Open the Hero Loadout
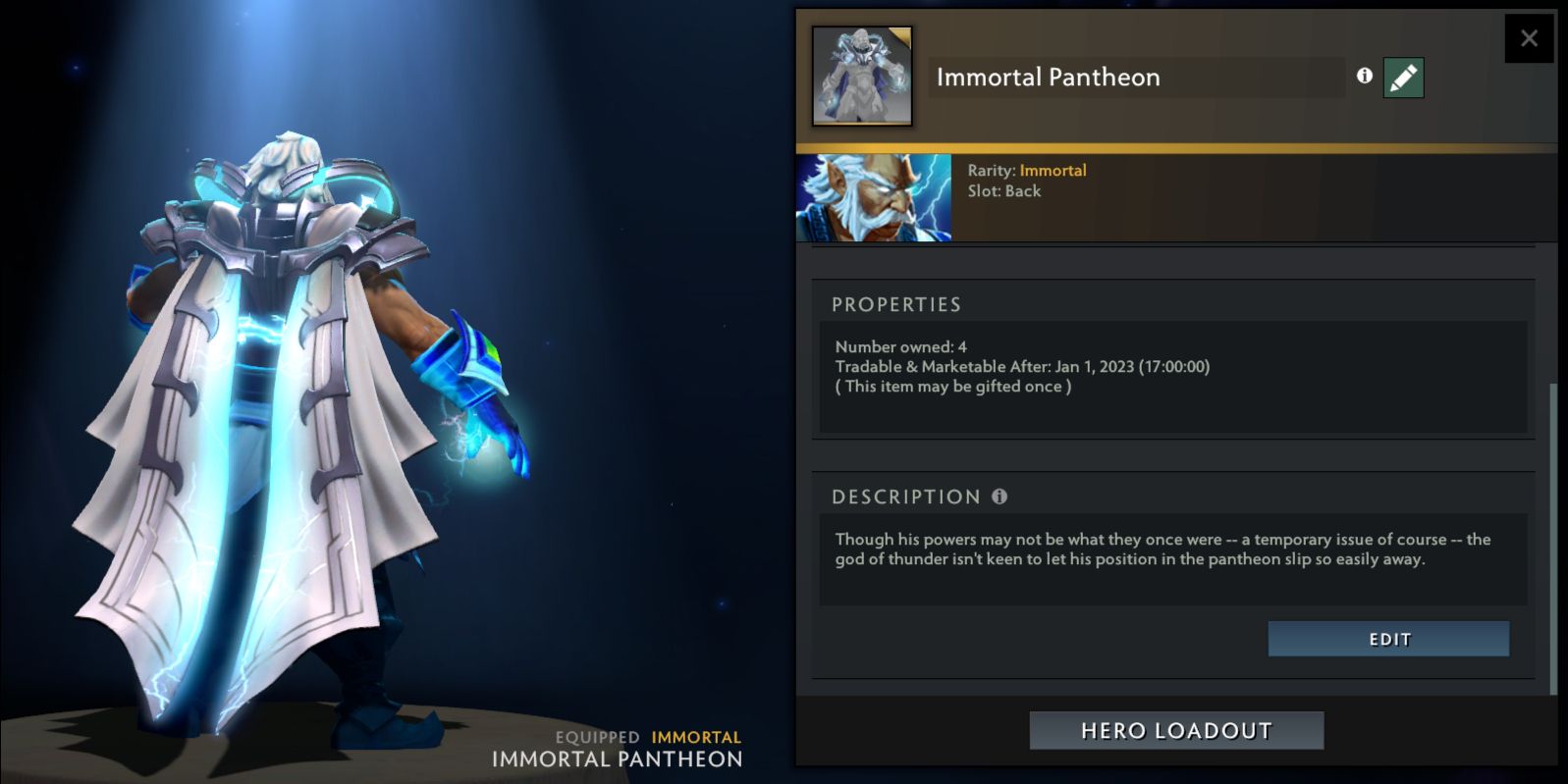The image size is (1568, 784). pos(1176,731)
